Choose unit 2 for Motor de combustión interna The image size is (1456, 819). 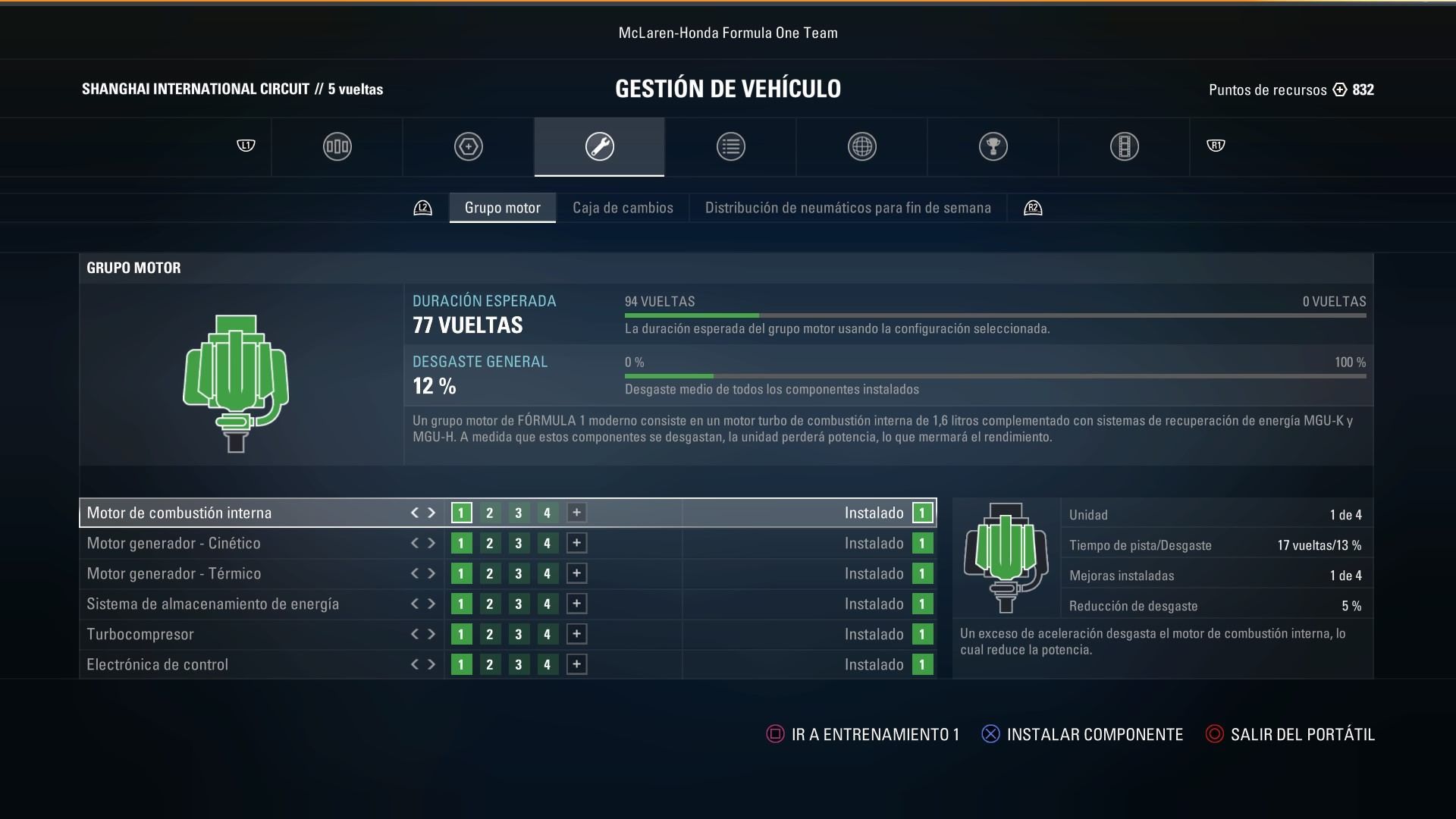click(490, 513)
